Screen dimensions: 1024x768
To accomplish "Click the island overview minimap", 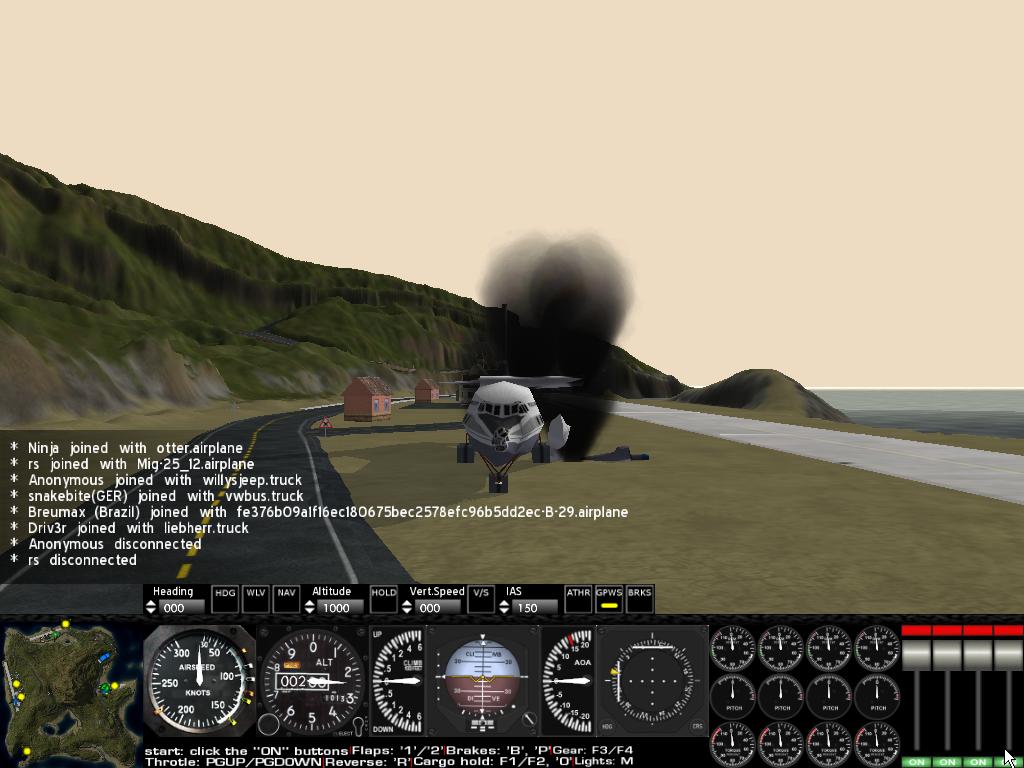I will tap(70, 692).
